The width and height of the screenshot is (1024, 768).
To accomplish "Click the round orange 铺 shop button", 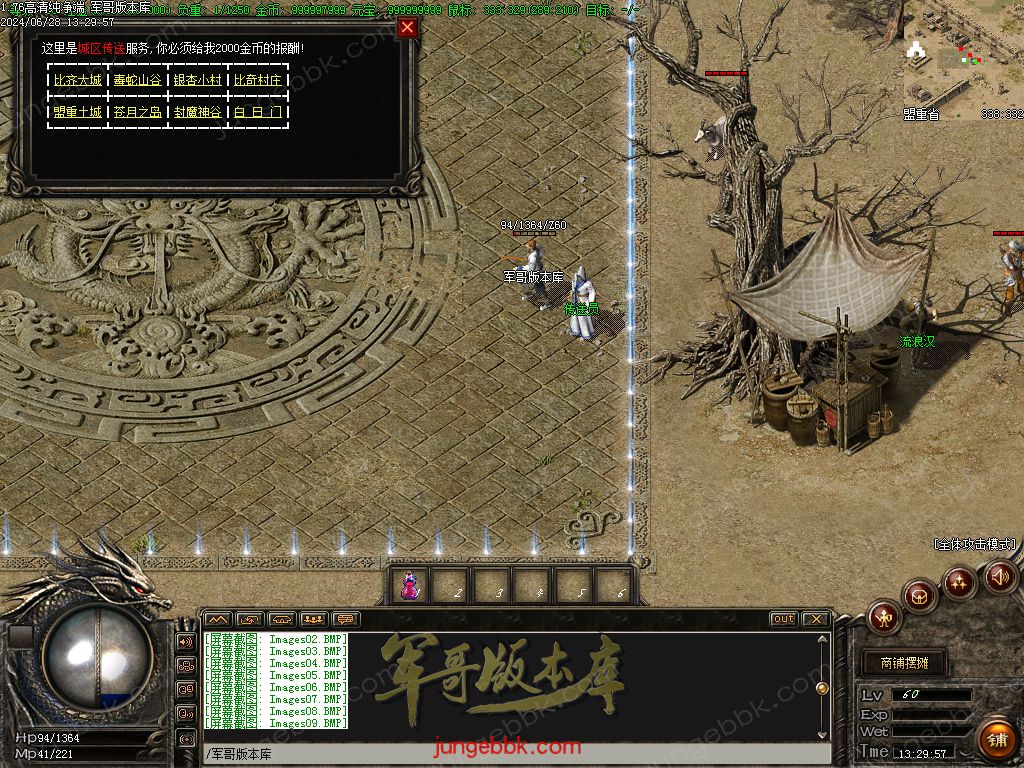I will tap(995, 739).
